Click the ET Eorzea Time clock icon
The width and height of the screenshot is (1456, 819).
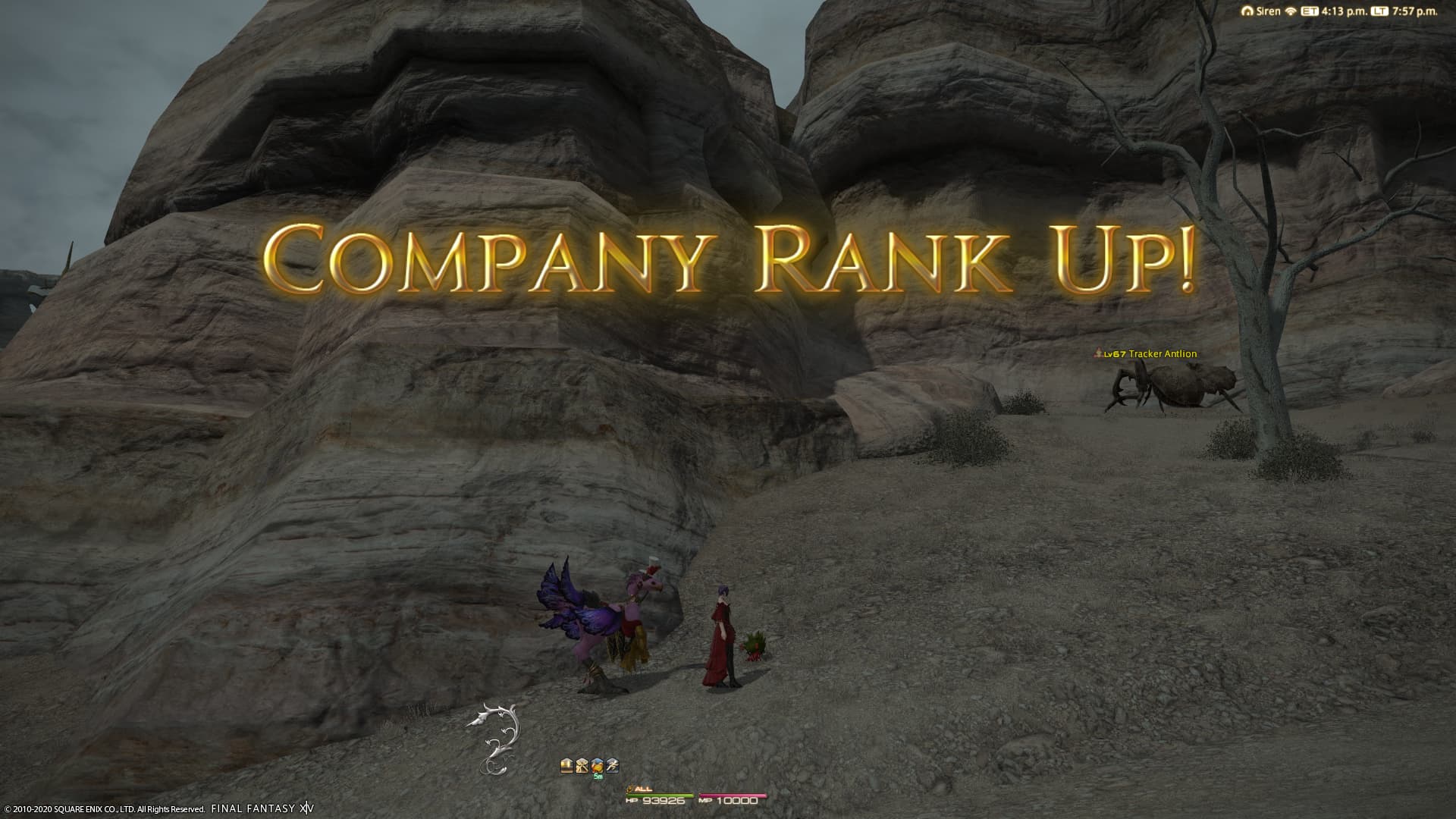pyautogui.click(x=1310, y=11)
